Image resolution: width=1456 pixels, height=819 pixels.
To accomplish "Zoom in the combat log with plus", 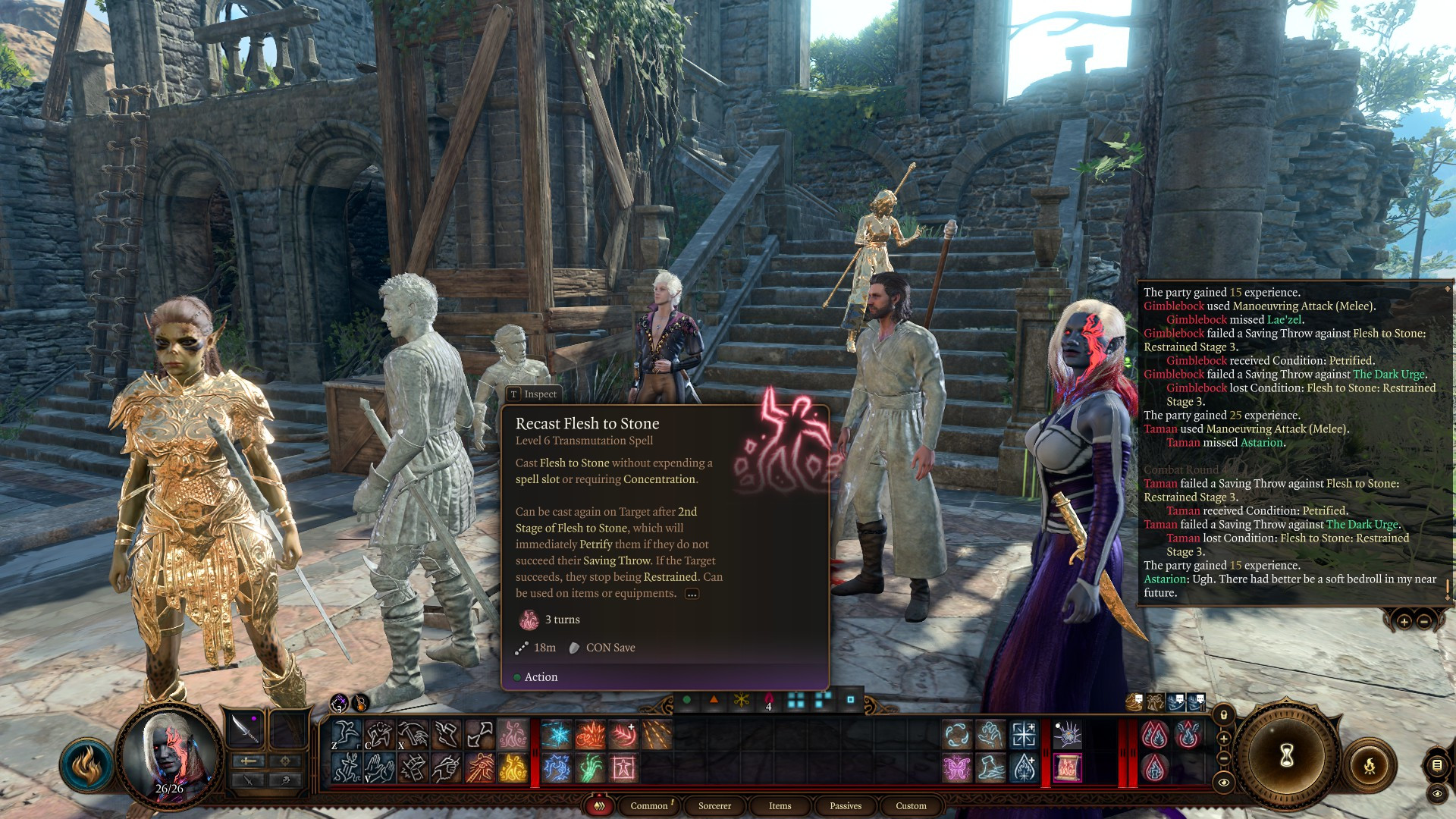I will coord(1404,622).
